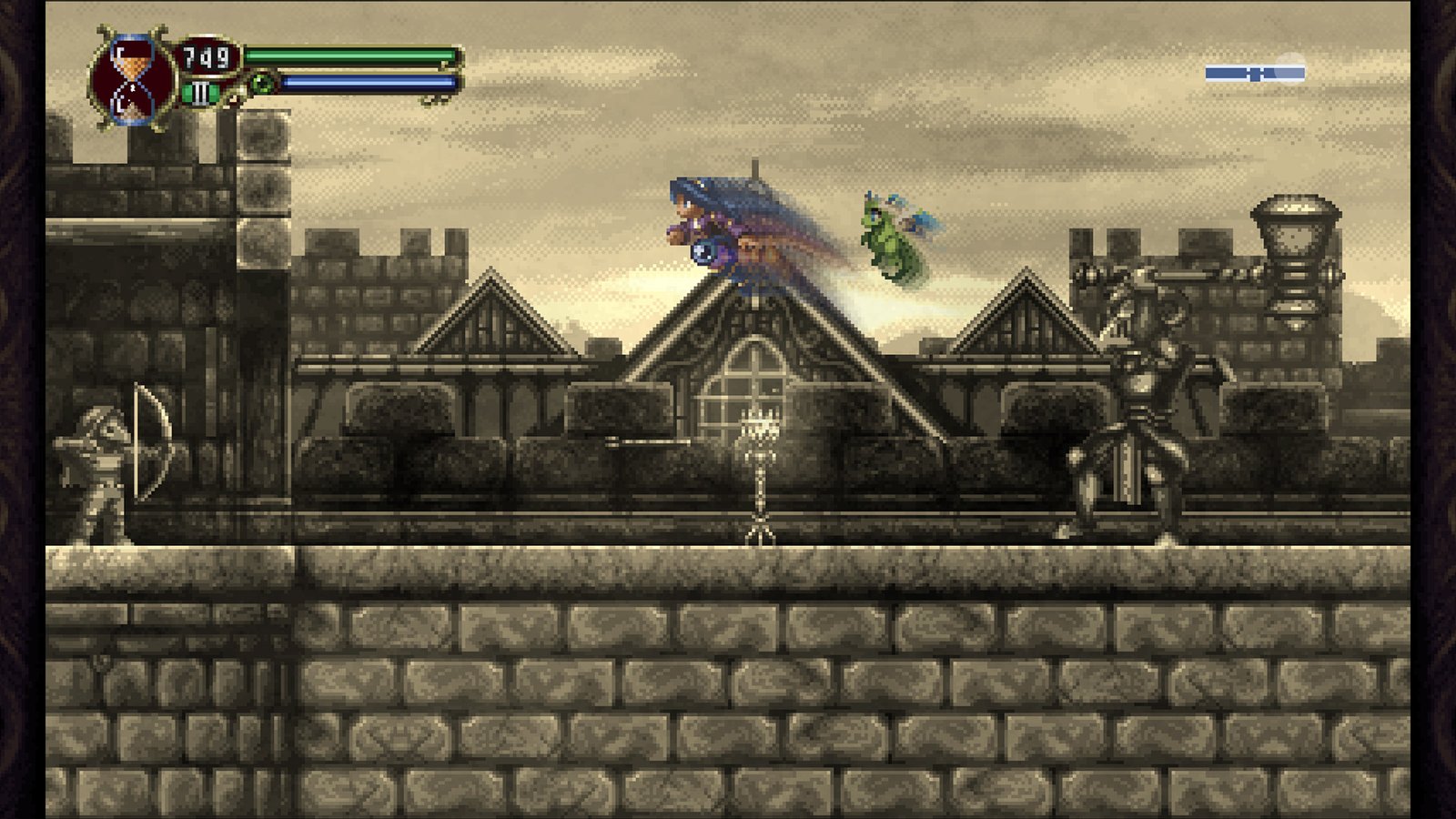This screenshot has height=819, width=1456.
Task: Click the archer enemy on the left tower
Action: pos(102,464)
